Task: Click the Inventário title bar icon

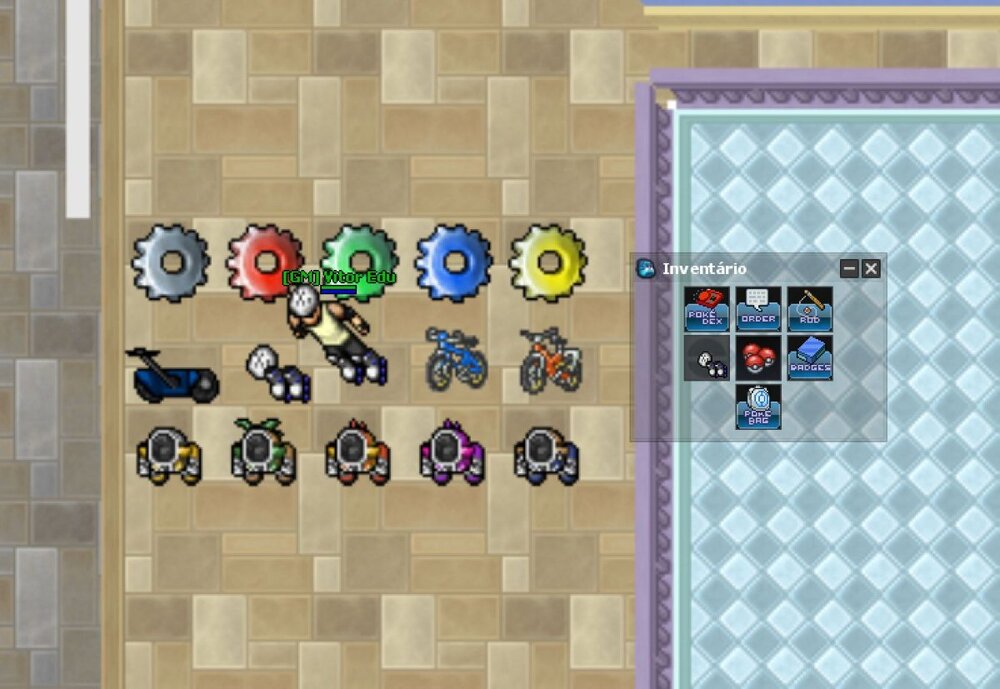Action: click(646, 268)
